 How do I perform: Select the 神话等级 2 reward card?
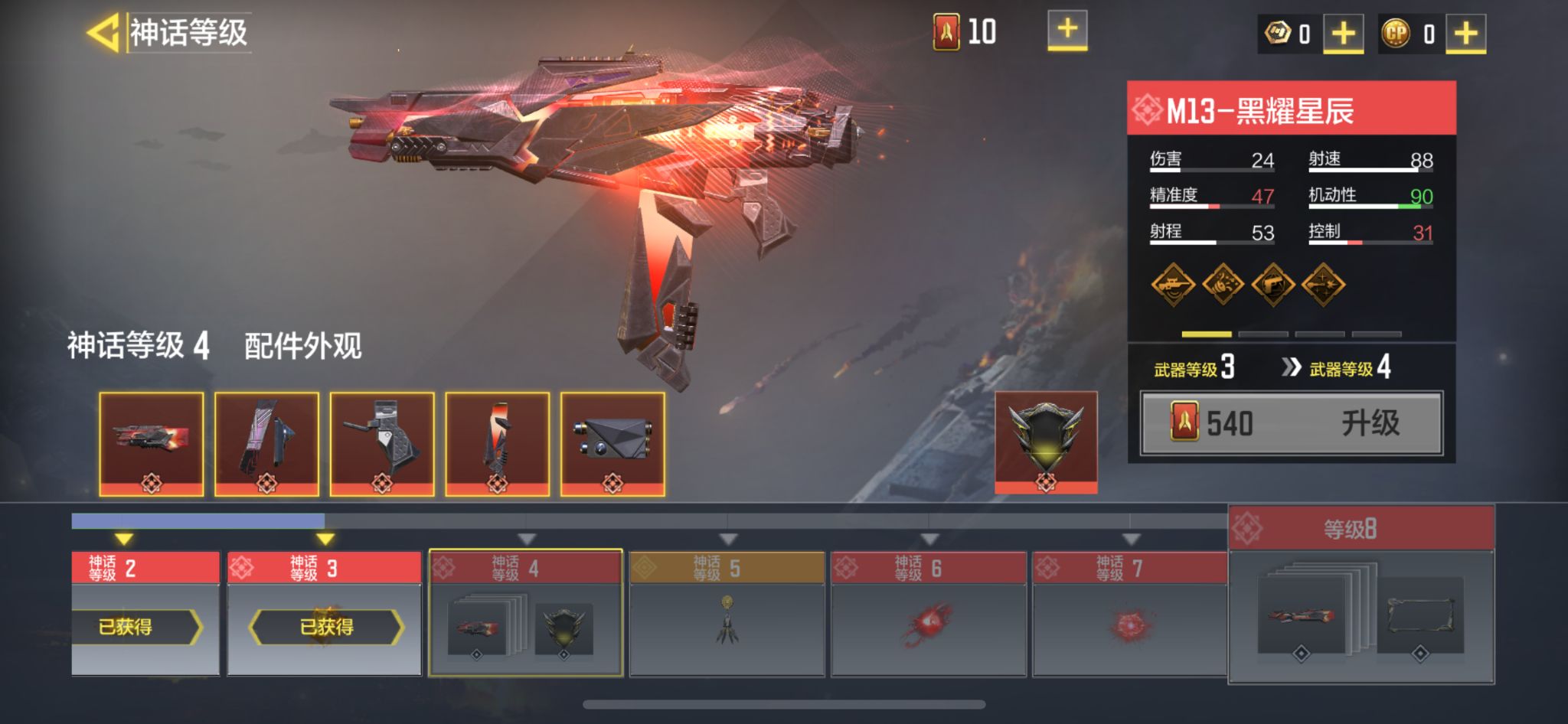pos(145,613)
